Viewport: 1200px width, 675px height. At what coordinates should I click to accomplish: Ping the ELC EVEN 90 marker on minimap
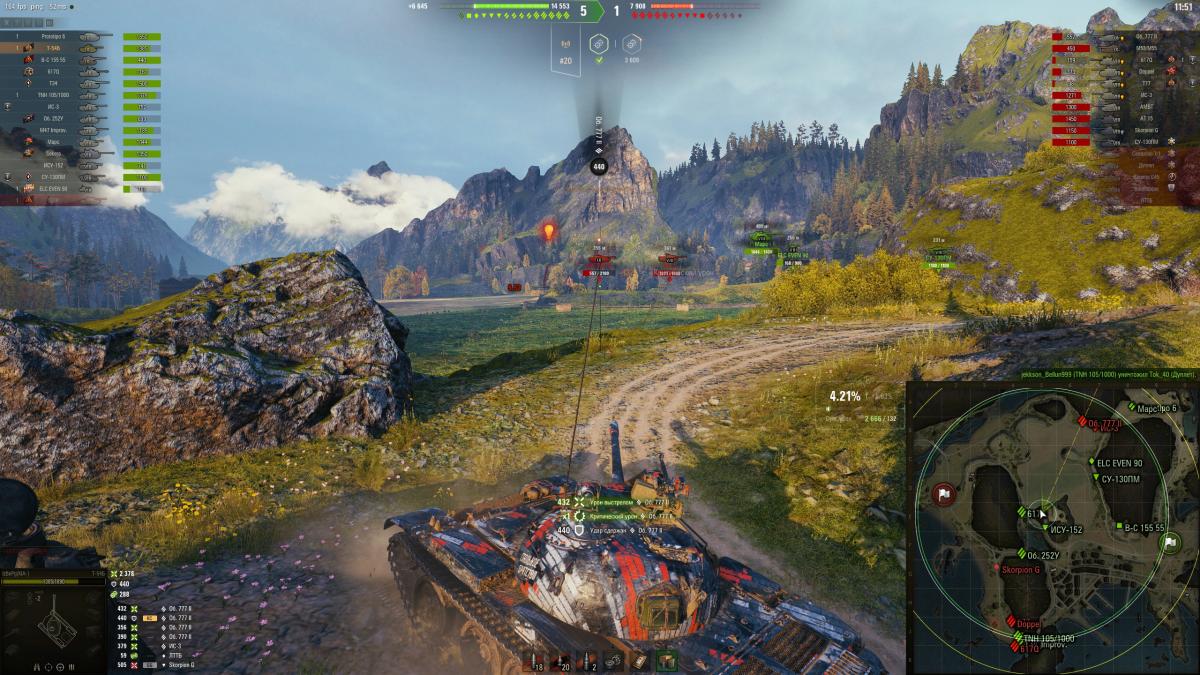pyautogui.click(x=1092, y=463)
